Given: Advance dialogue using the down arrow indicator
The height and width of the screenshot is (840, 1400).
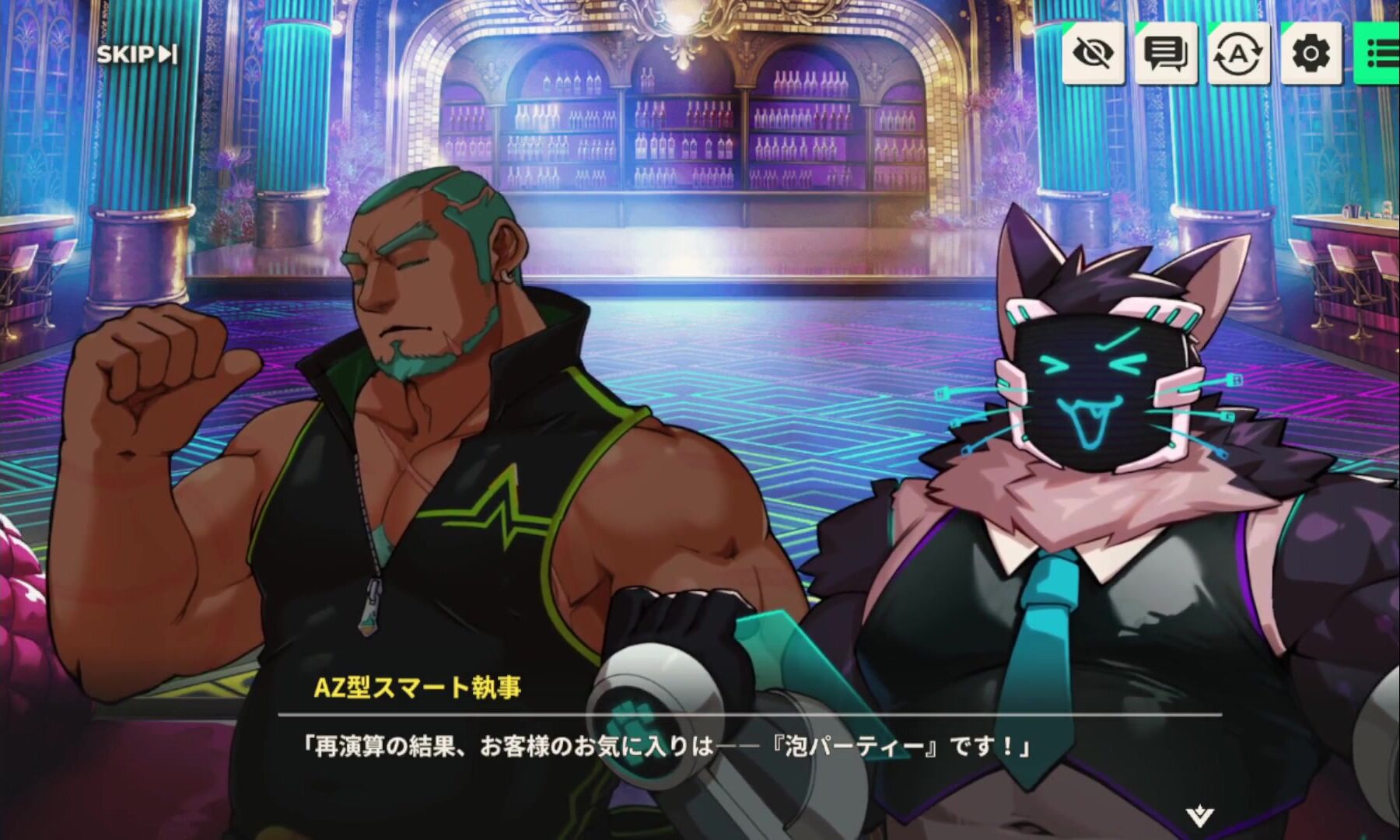Looking at the screenshot, I should (x=1199, y=816).
